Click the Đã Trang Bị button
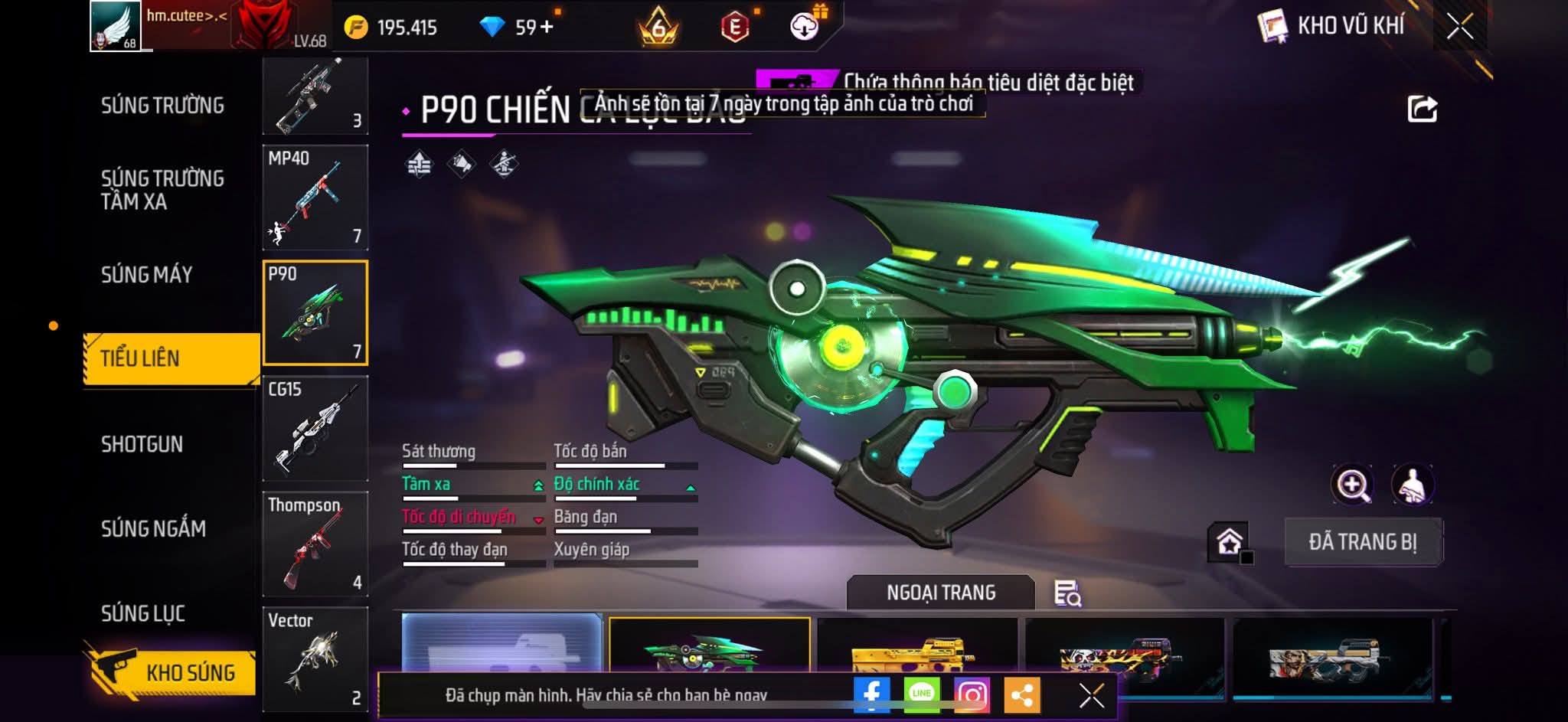 pos(1363,542)
